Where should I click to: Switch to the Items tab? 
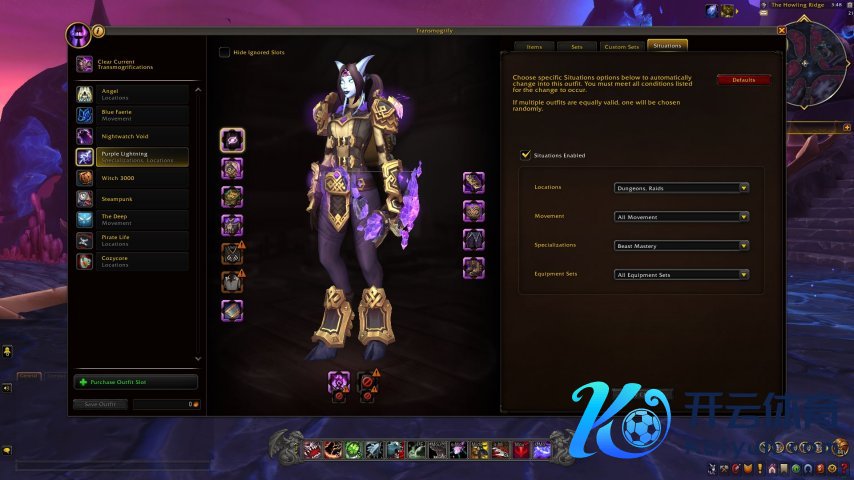[x=534, y=46]
